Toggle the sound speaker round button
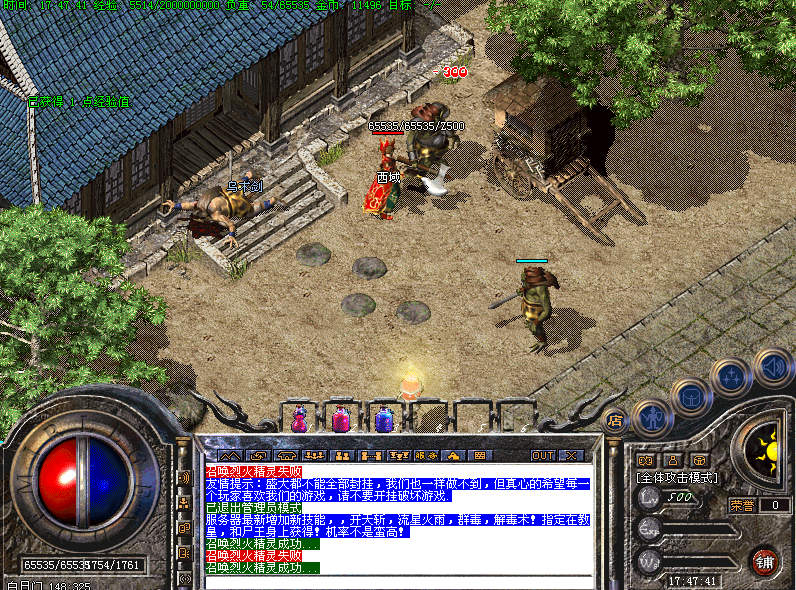 [x=772, y=366]
